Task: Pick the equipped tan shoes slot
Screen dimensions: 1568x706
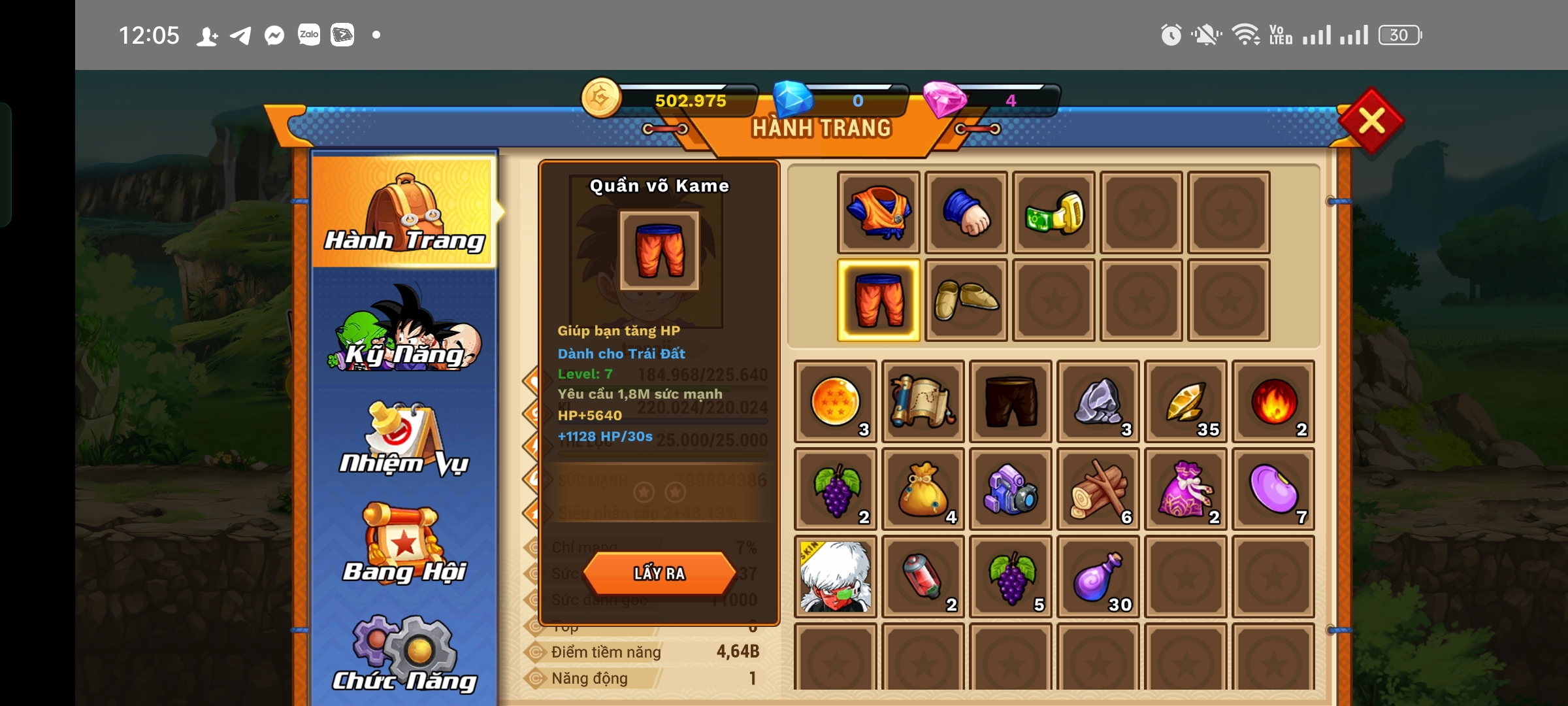Action: [x=966, y=300]
